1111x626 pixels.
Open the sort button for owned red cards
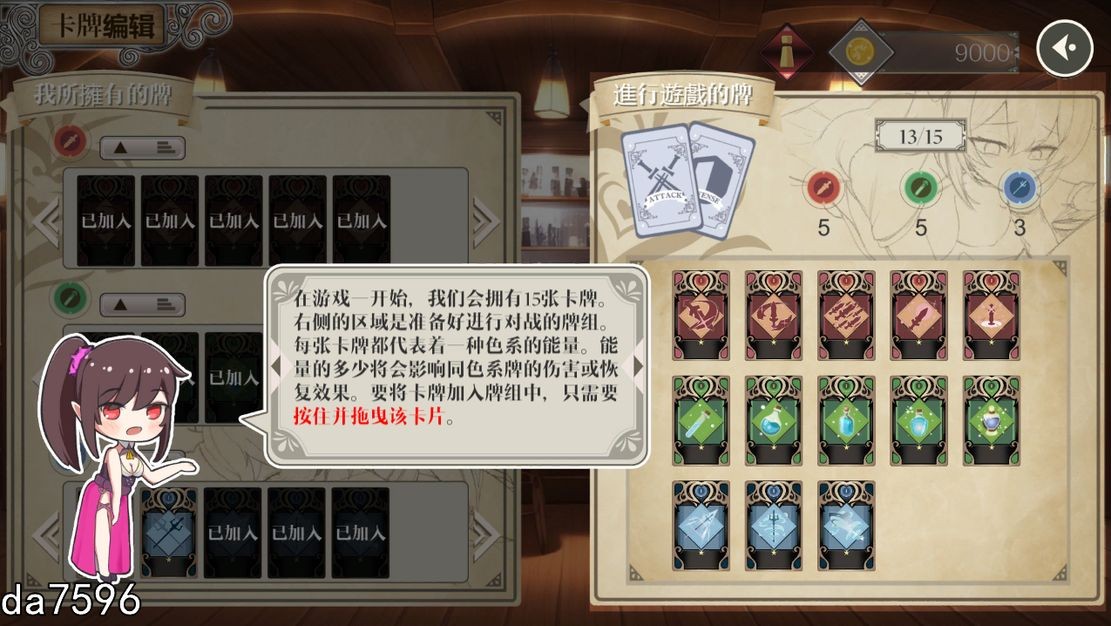pos(143,148)
